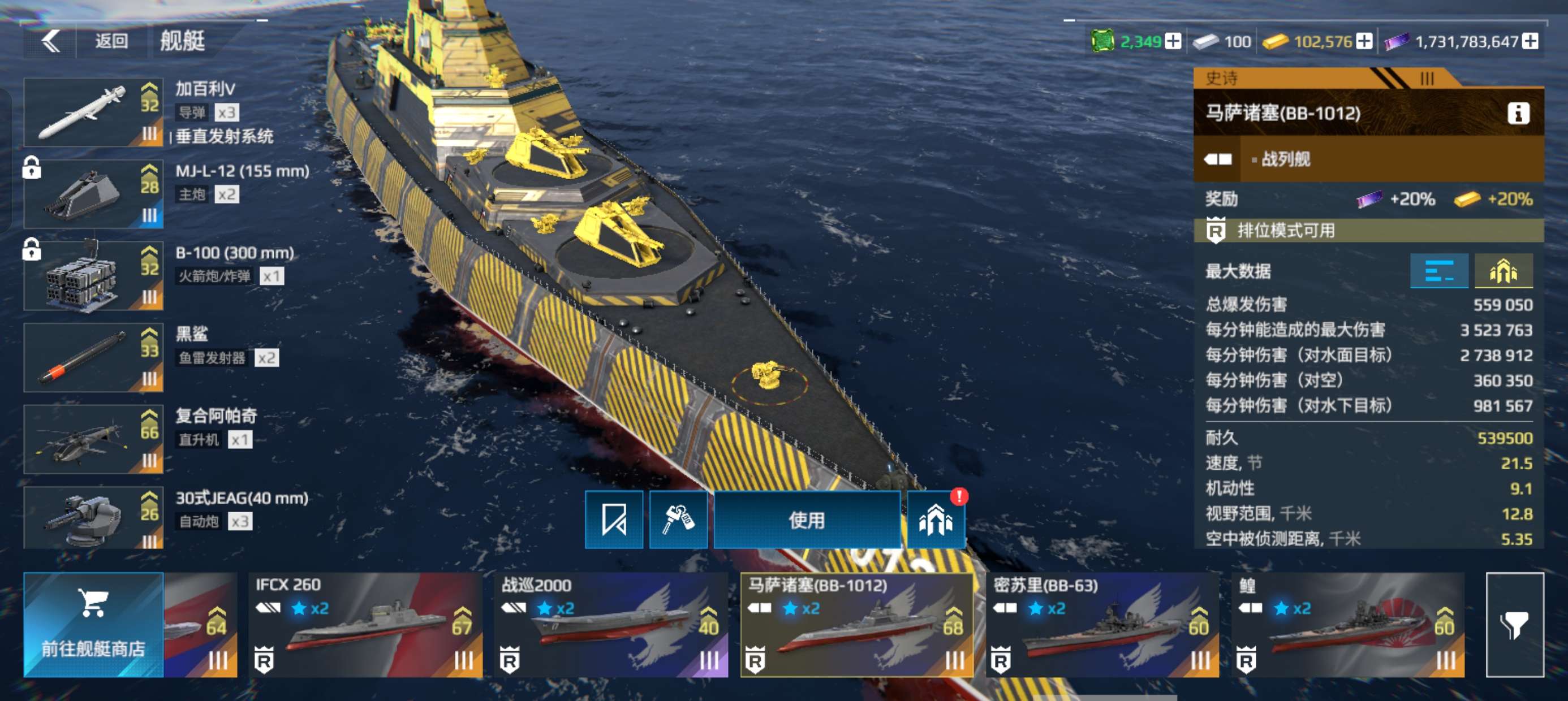Image resolution: width=1568 pixels, height=701 pixels.
Task: Choose the B-100 (300 mm) rocket launcher slot
Action: coord(93,276)
